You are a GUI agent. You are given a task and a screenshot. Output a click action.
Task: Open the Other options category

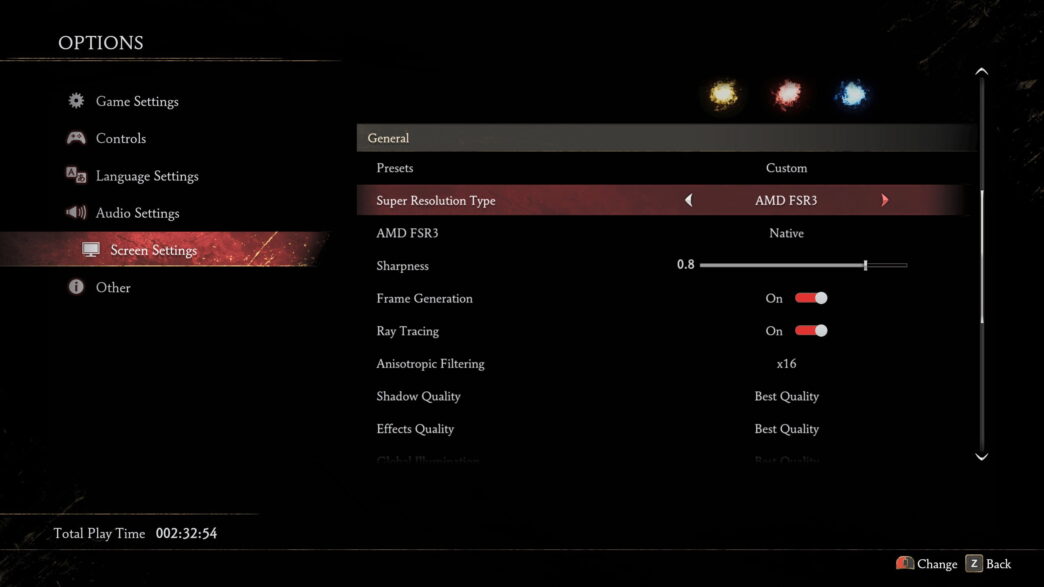113,288
